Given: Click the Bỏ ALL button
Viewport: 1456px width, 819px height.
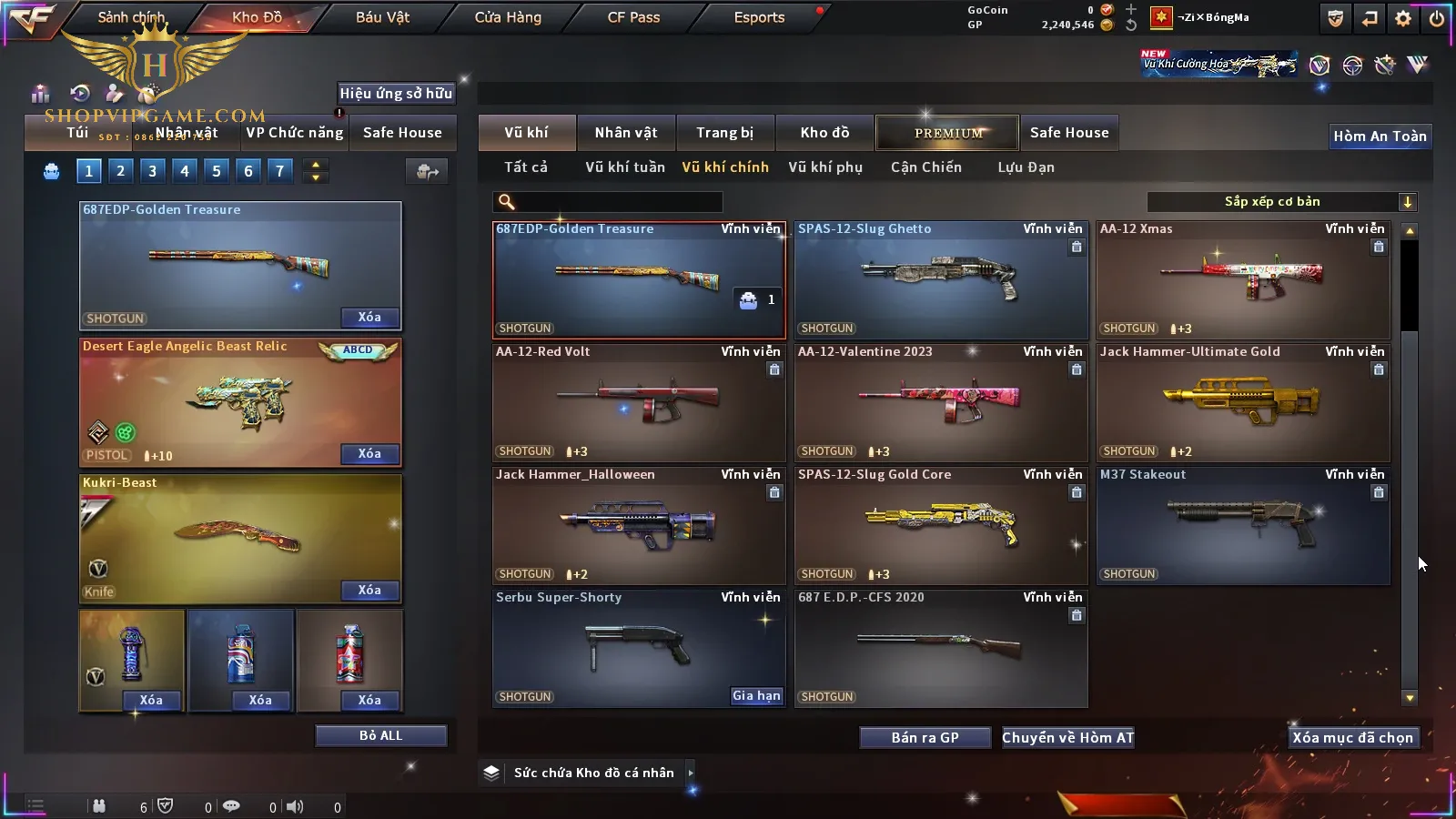Looking at the screenshot, I should point(380,736).
